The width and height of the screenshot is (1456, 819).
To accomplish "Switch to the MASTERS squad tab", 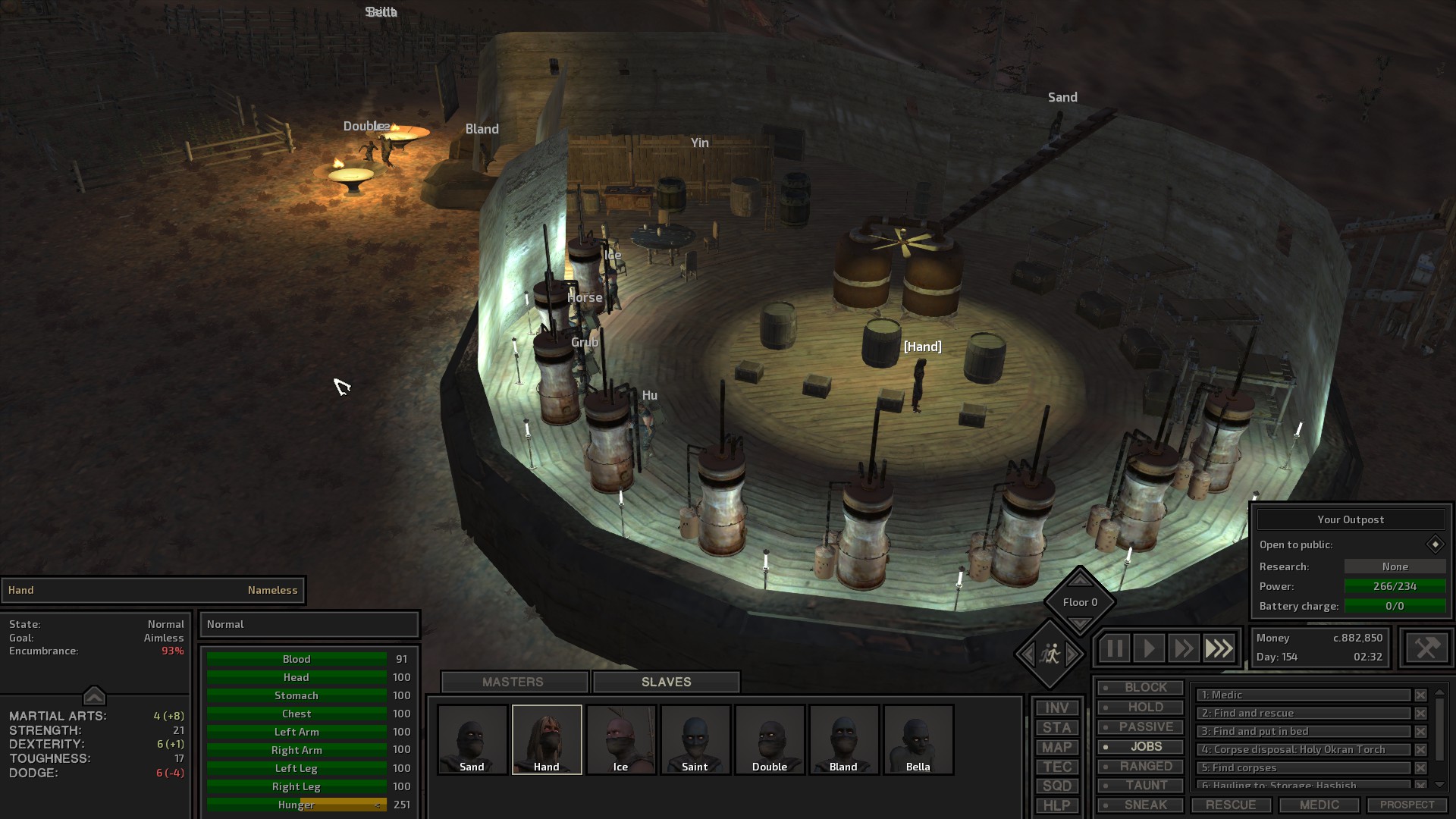I will coord(513,682).
